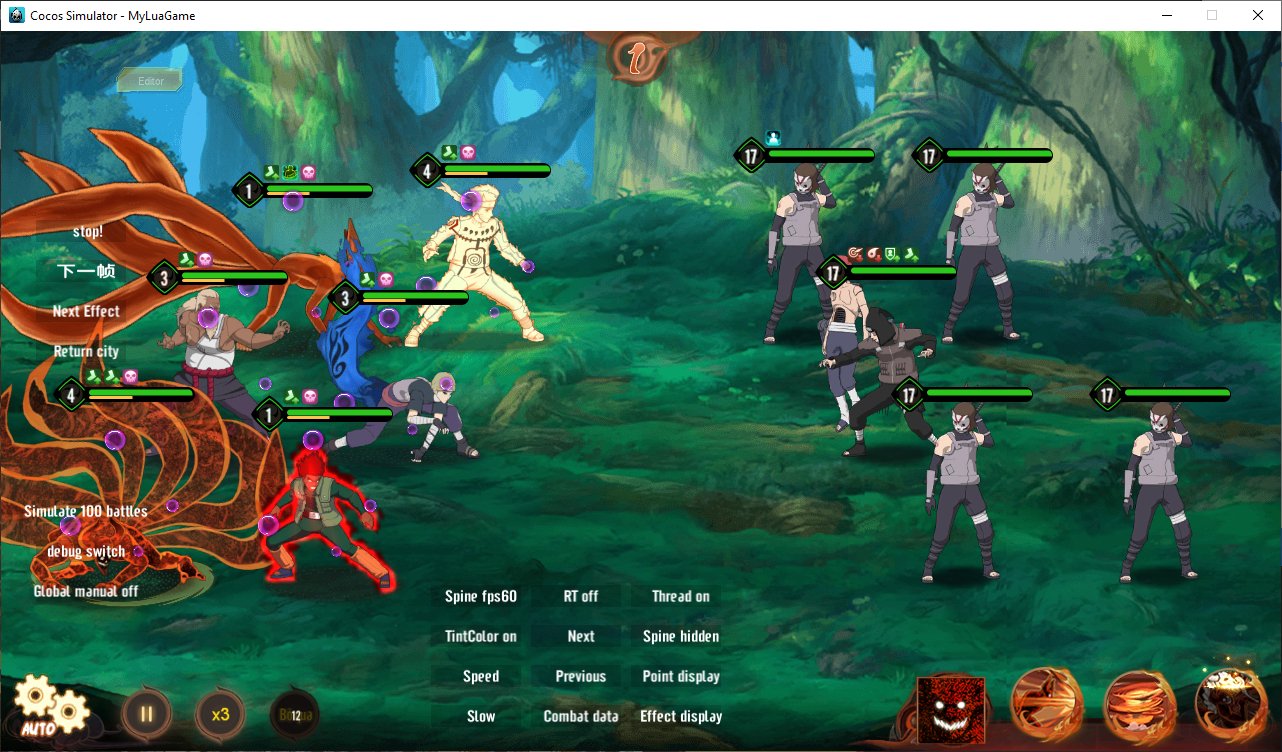
Task: Toggle the Spine fps60 setting
Action: pos(481,596)
